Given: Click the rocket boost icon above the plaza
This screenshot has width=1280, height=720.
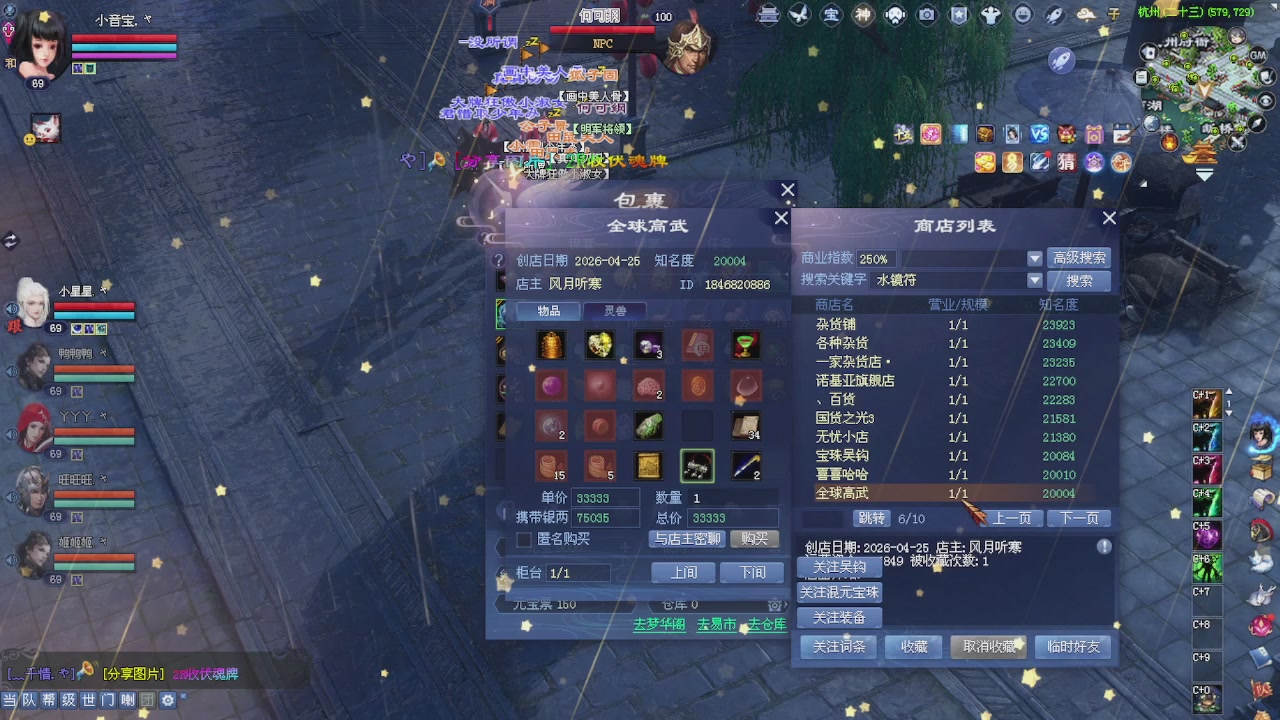Looking at the screenshot, I should click(1054, 14).
